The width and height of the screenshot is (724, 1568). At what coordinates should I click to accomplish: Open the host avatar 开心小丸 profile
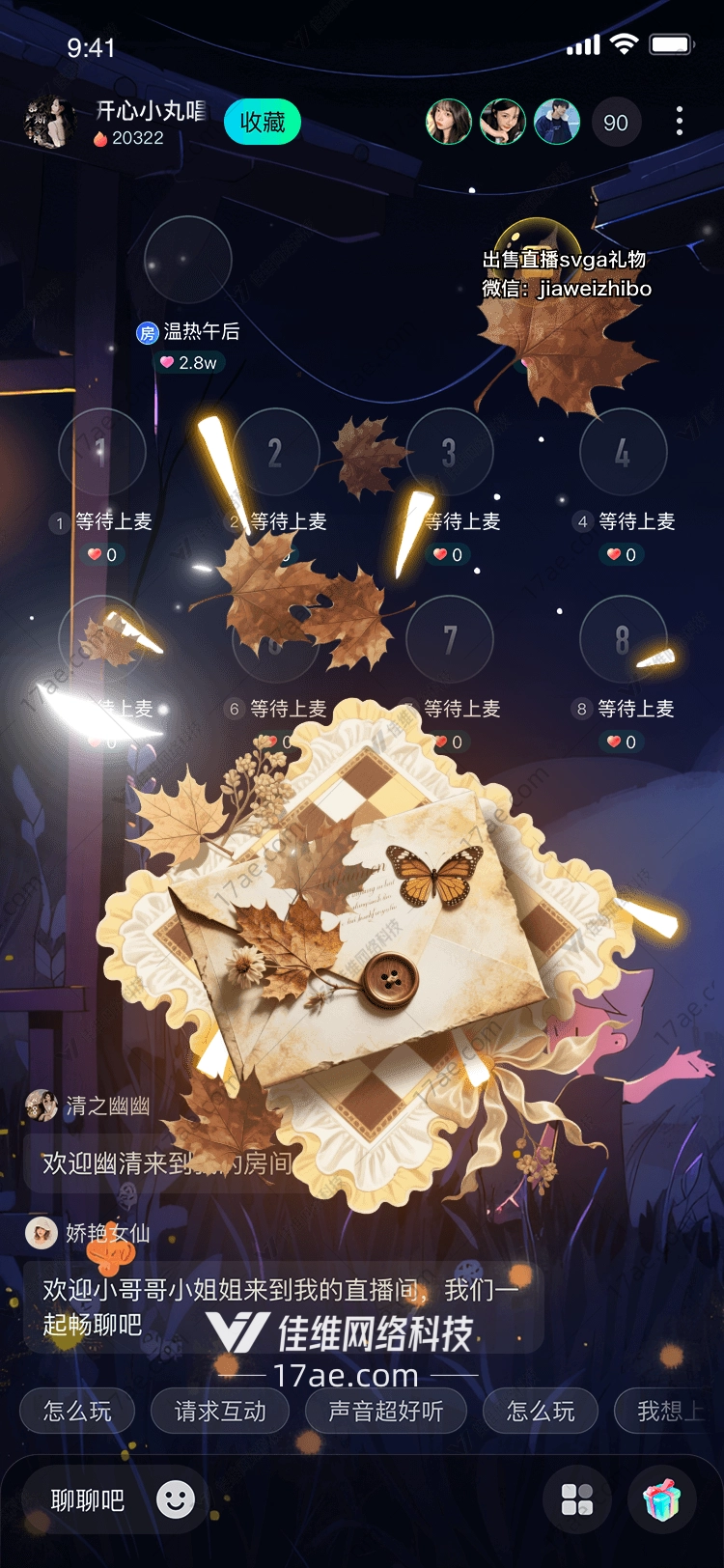click(x=49, y=123)
